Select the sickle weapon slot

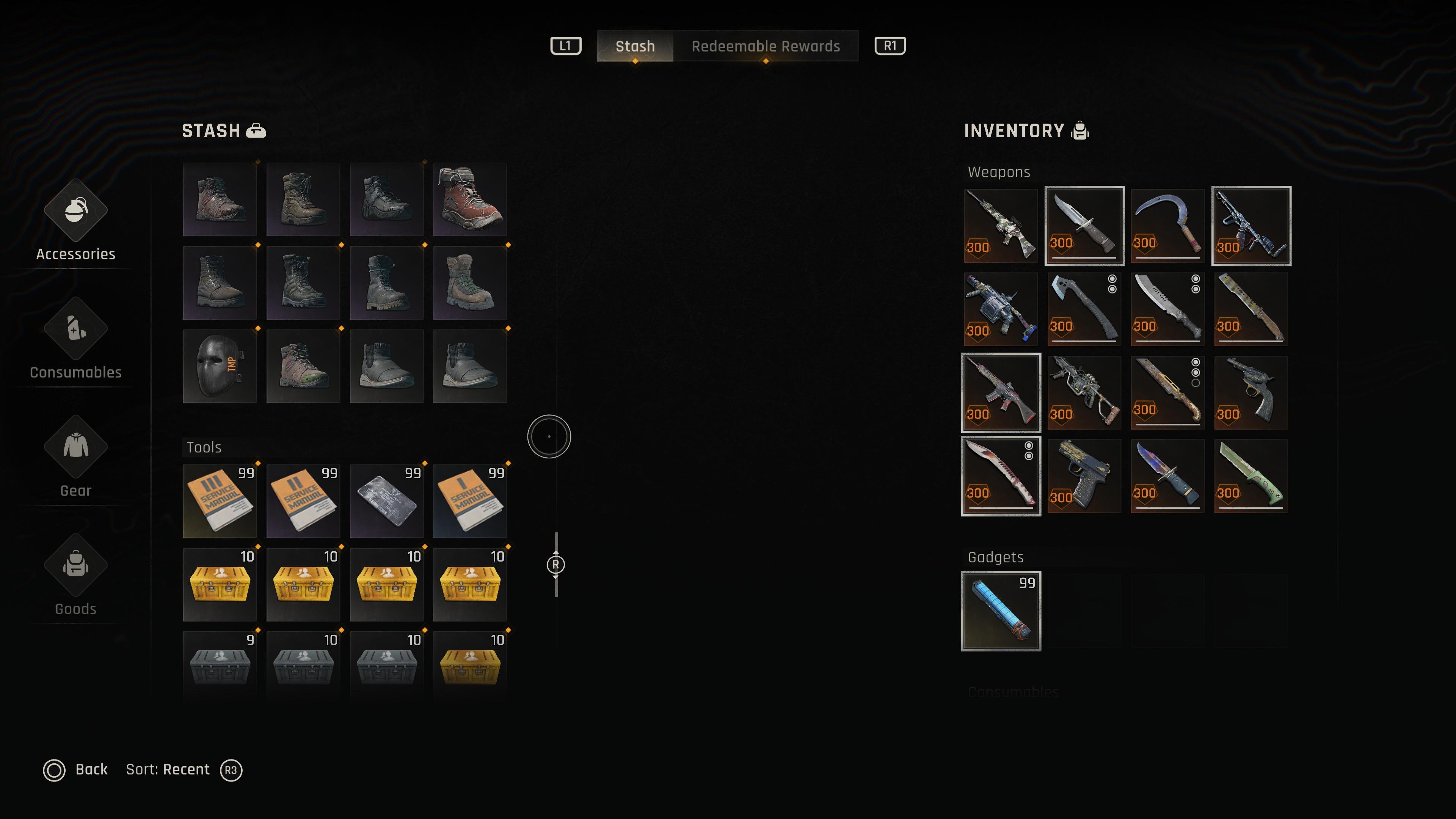[1167, 226]
